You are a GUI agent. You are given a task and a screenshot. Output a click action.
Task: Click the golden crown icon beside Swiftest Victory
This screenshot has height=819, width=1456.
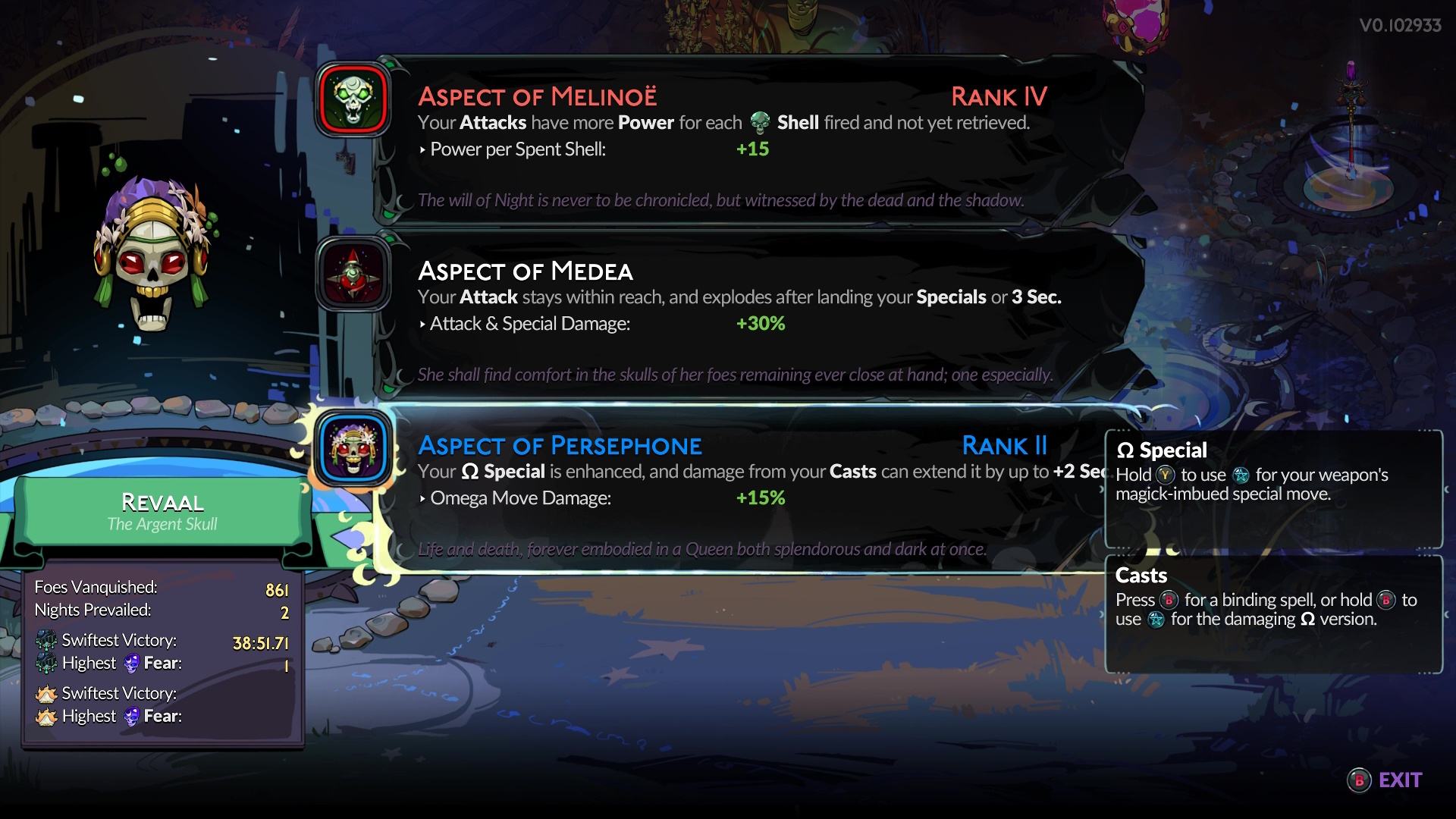coord(45,693)
